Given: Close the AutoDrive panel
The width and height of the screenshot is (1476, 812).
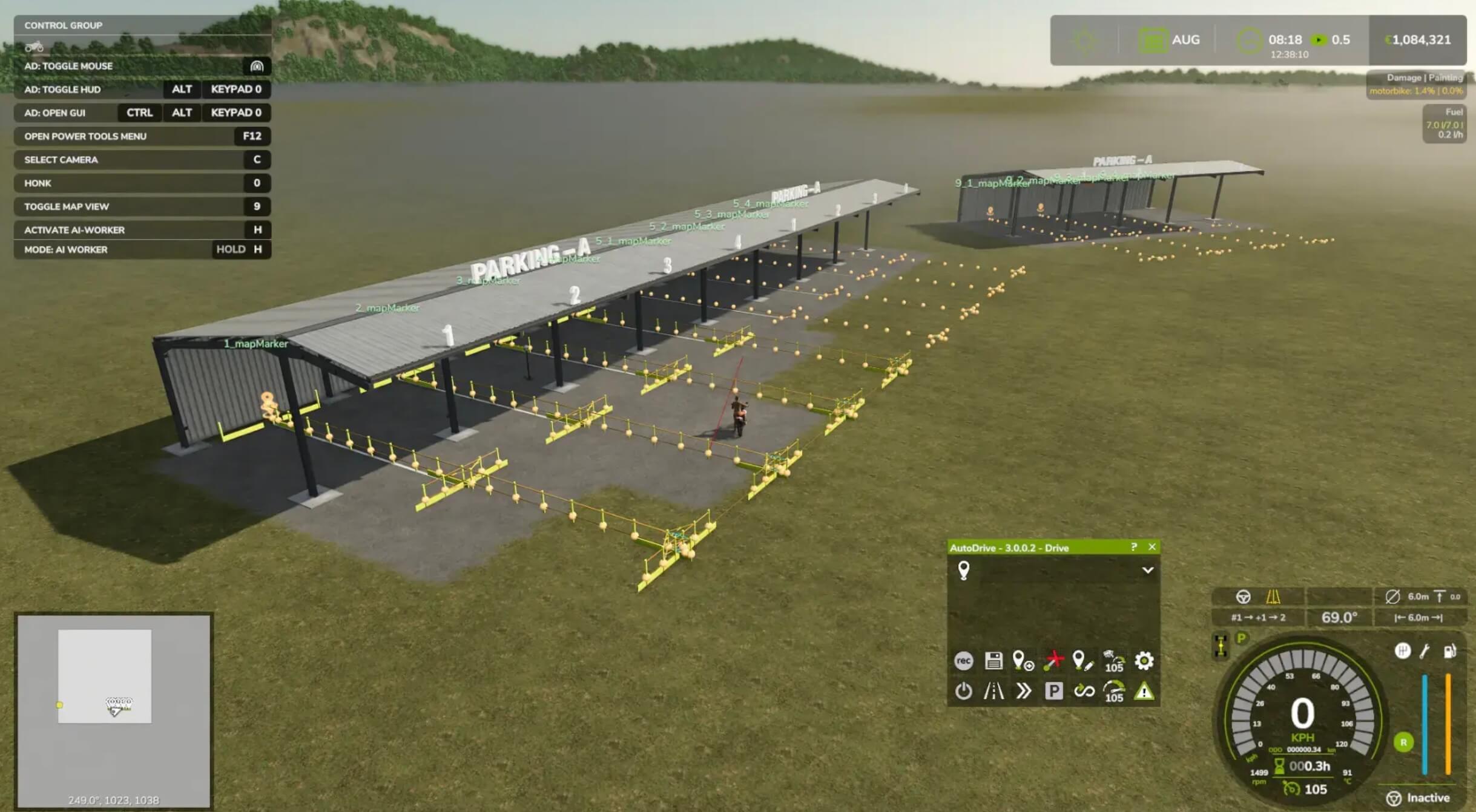Looking at the screenshot, I should tap(1152, 547).
